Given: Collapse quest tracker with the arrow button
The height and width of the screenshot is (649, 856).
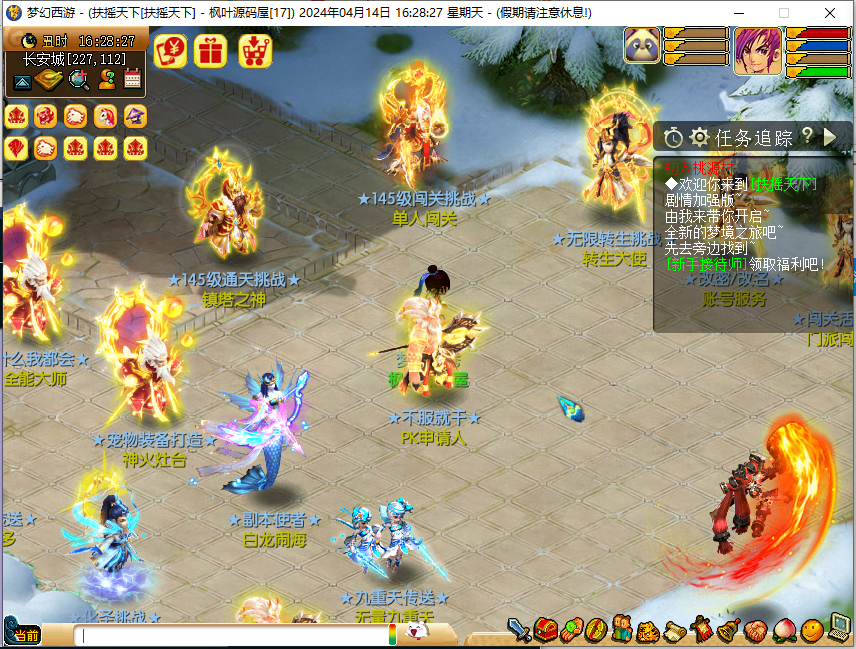Looking at the screenshot, I should (x=830, y=137).
